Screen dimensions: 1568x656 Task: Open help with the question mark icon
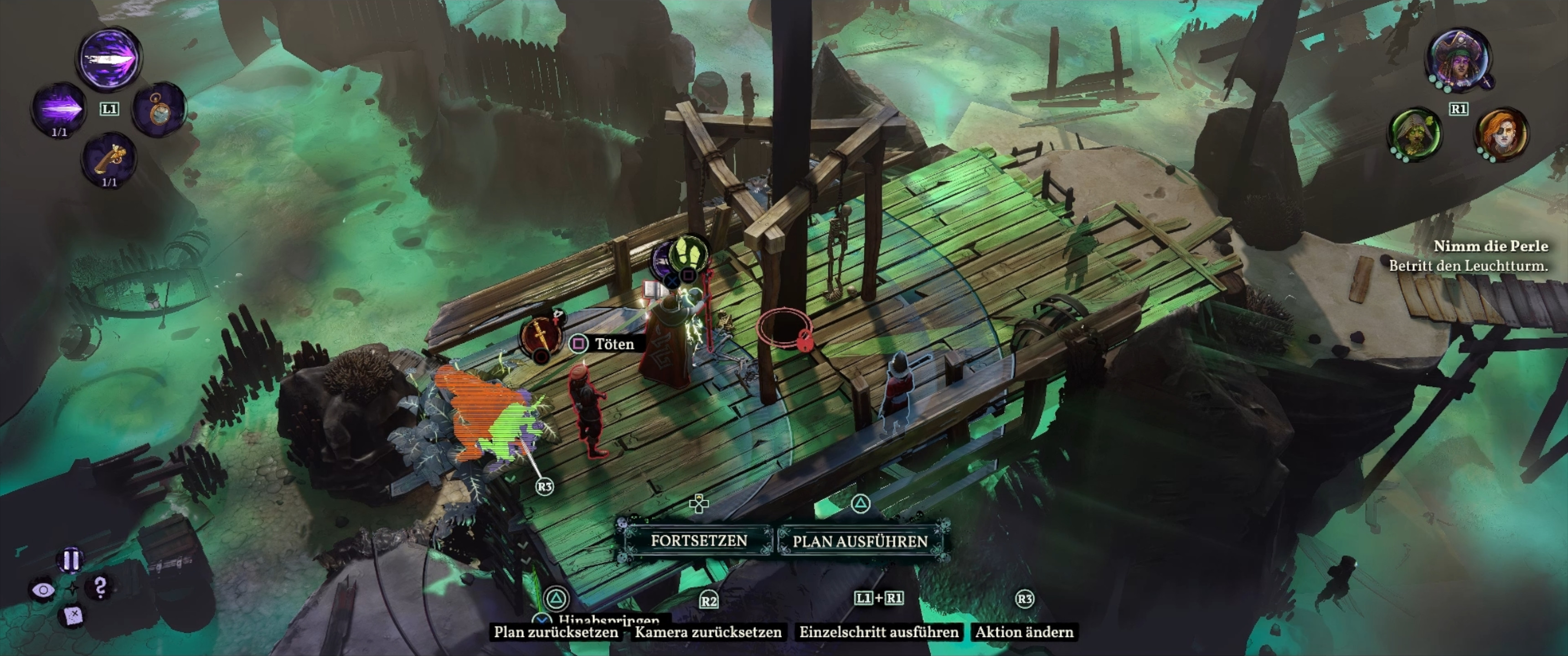(100, 587)
